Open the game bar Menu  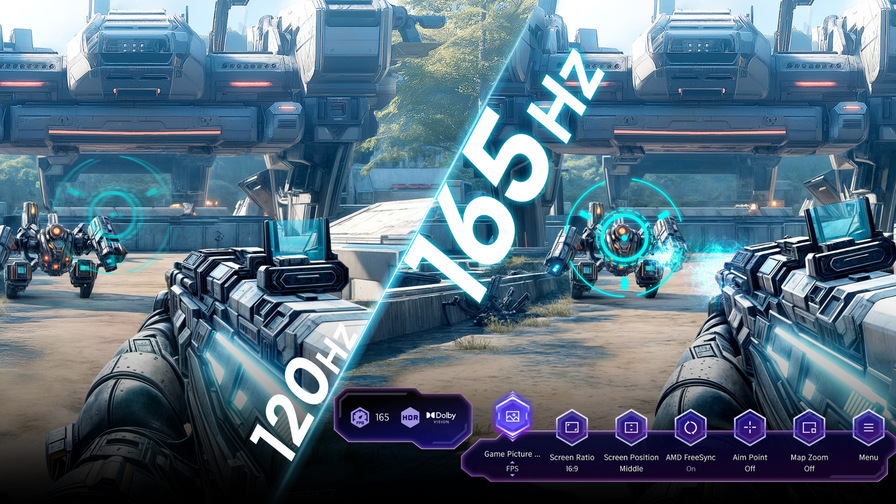[868, 428]
